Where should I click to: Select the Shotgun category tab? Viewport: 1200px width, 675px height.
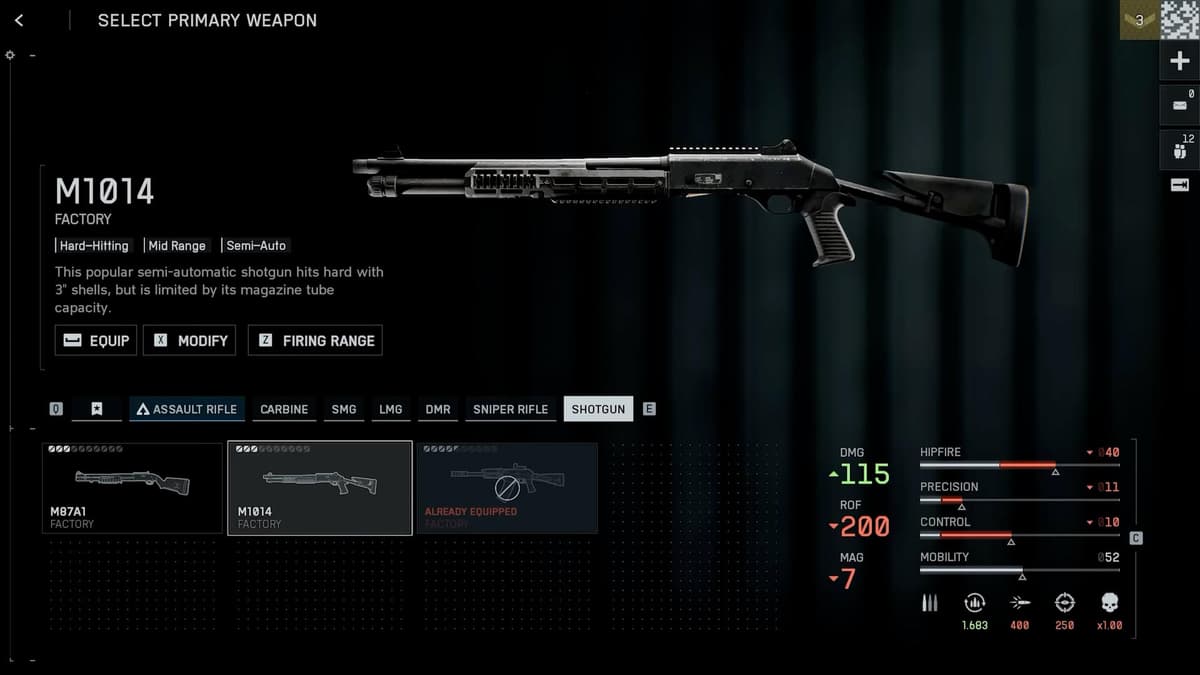point(598,409)
